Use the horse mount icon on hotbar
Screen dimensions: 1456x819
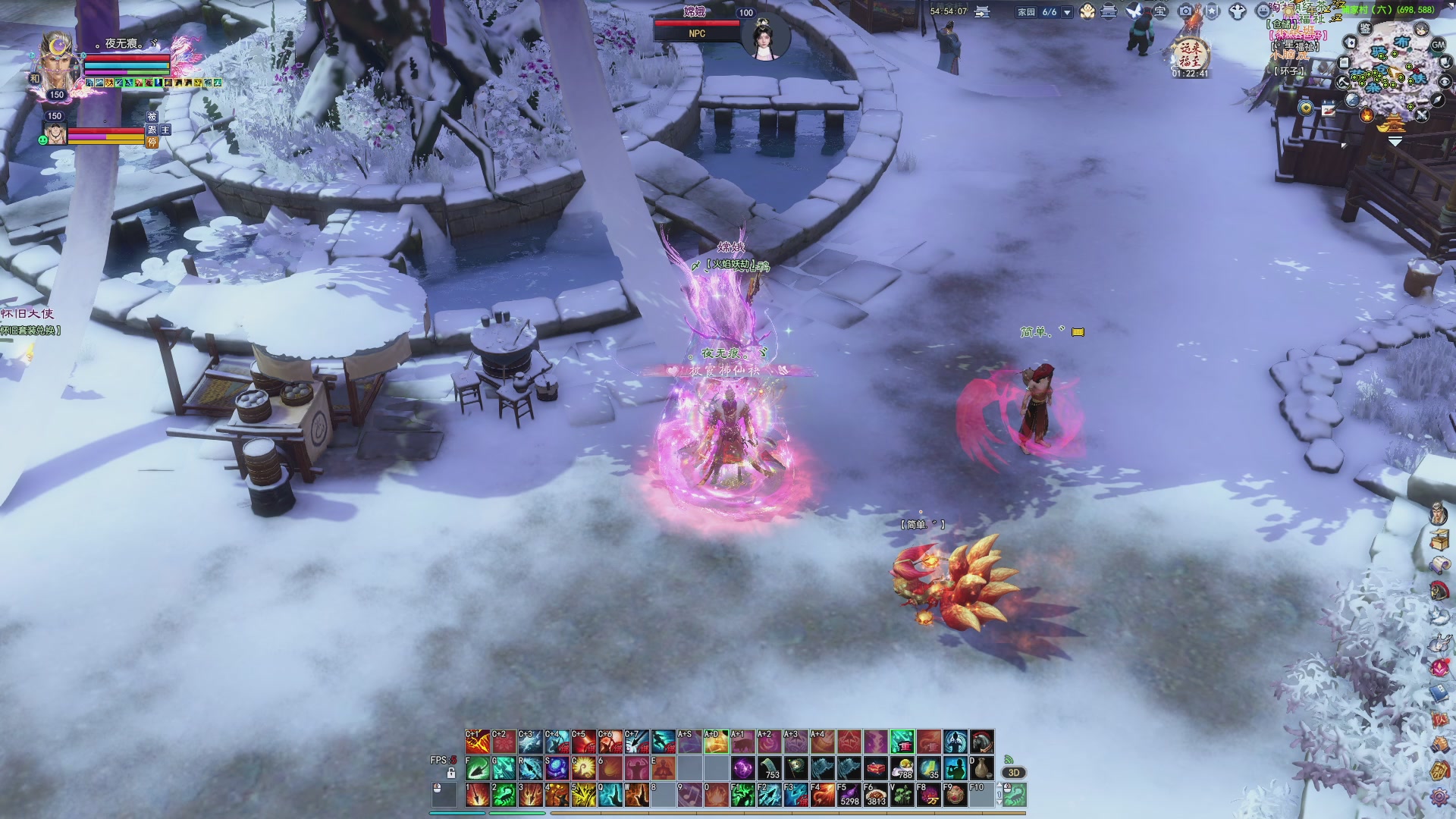click(981, 741)
